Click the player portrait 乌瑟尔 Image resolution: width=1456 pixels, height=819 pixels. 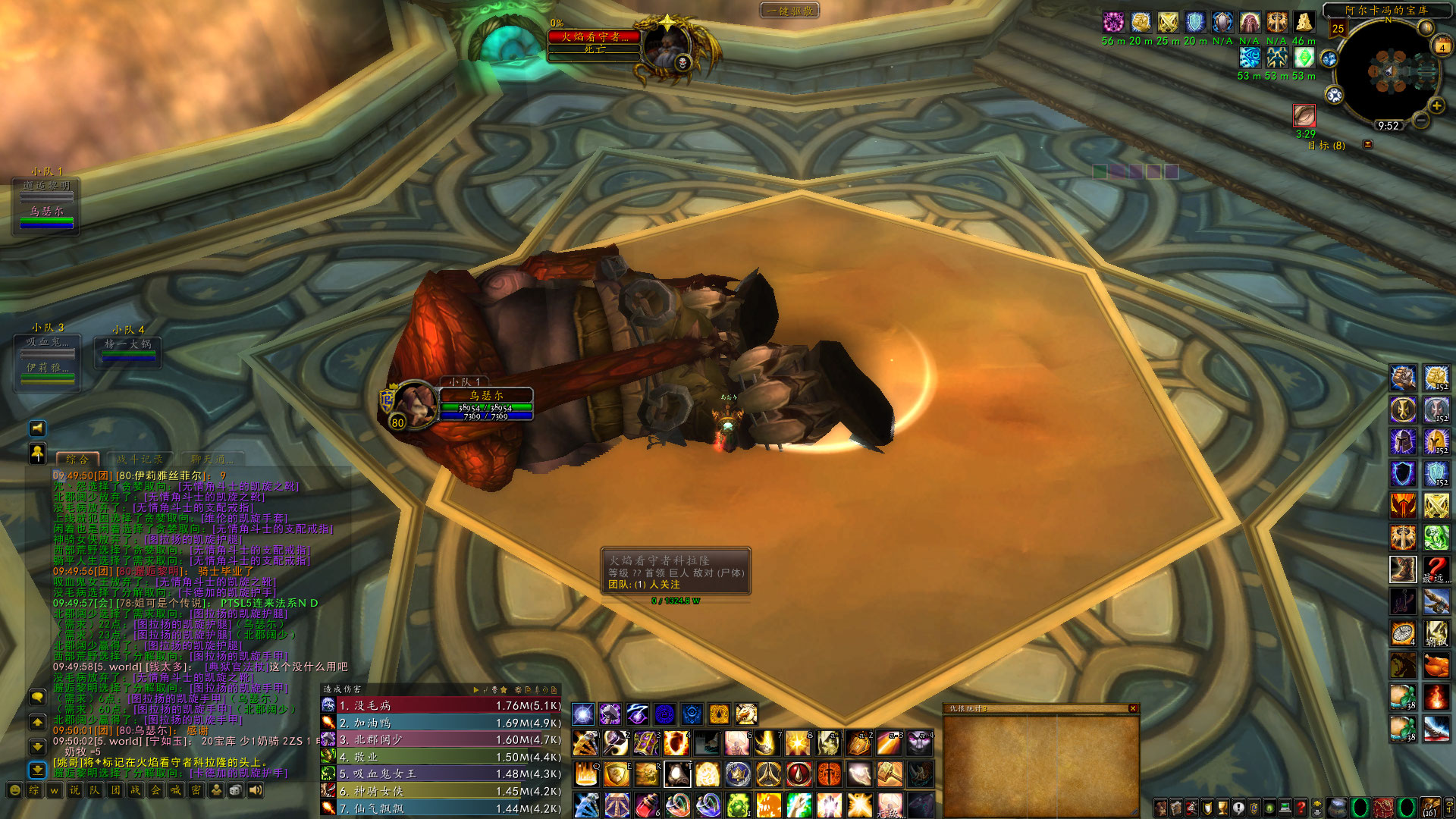tap(414, 403)
